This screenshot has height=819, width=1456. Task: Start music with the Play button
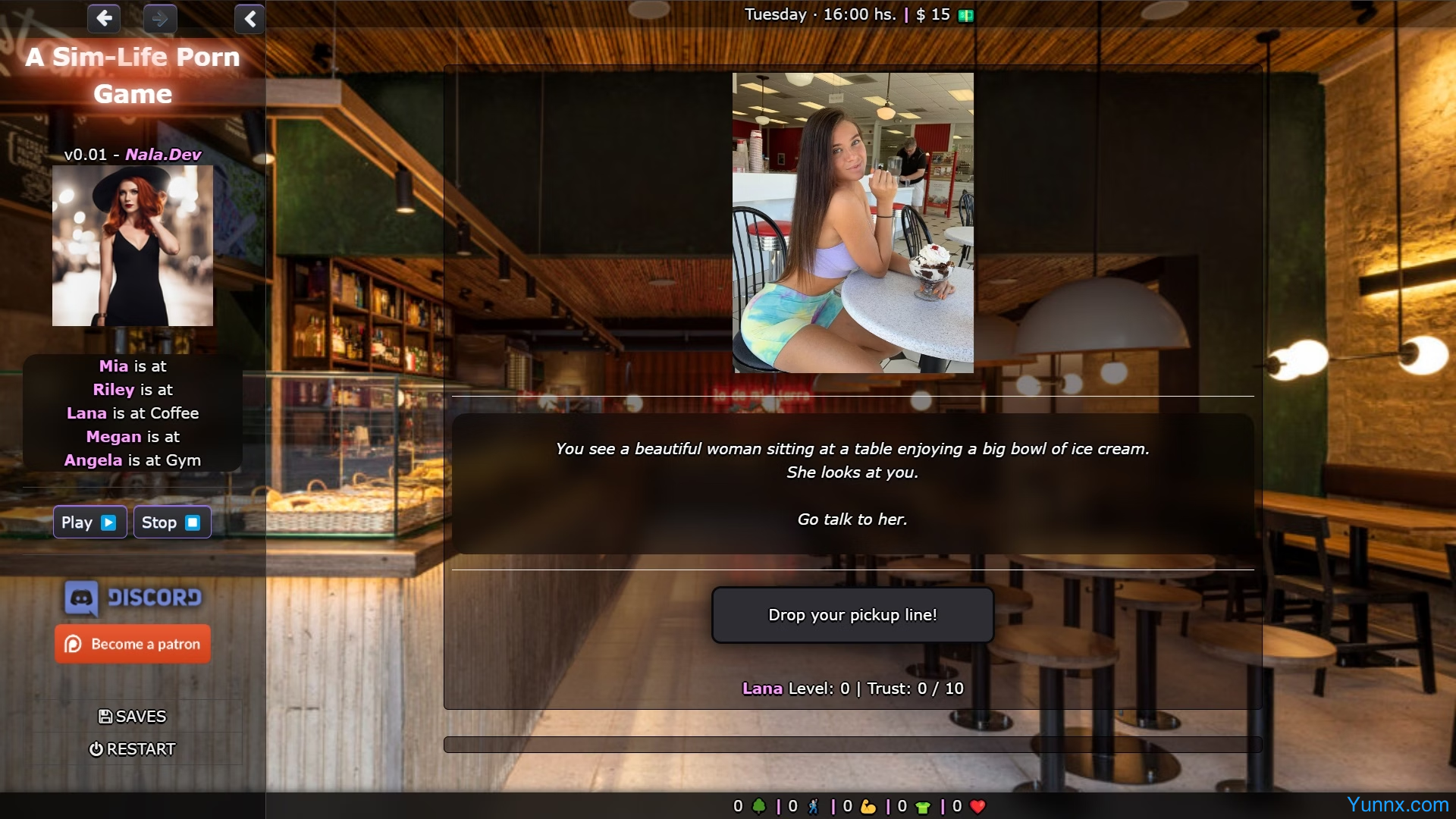89,522
